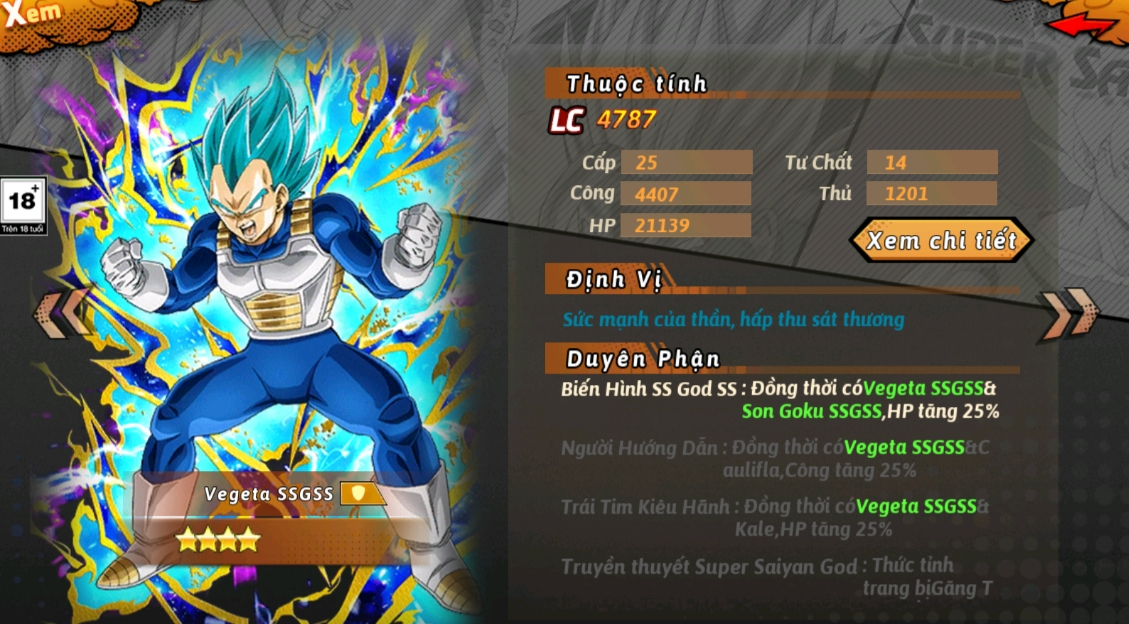
Task: Show the next character with right chevron
Action: click(1070, 311)
